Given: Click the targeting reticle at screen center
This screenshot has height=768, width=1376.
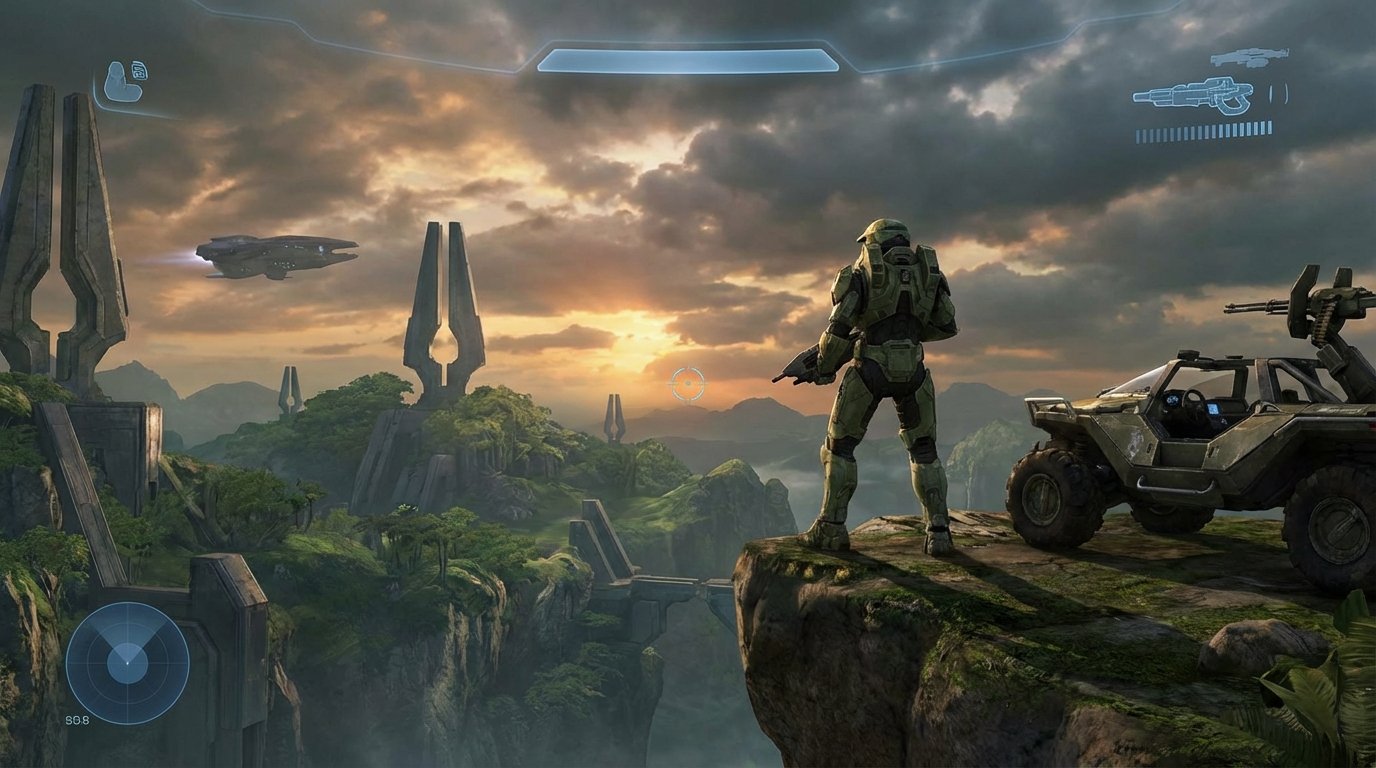Looking at the screenshot, I should coord(686,381).
